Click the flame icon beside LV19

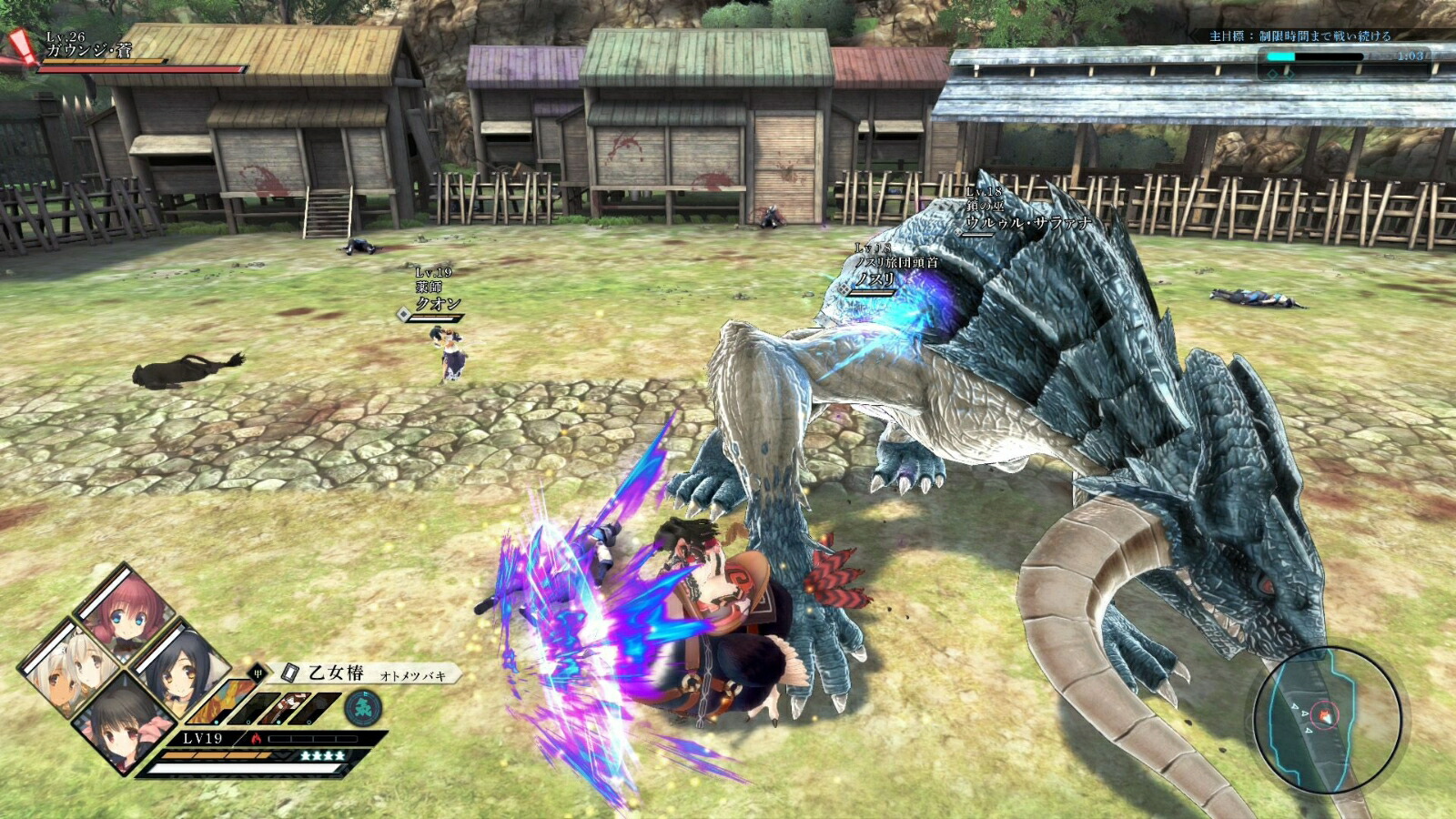click(256, 739)
